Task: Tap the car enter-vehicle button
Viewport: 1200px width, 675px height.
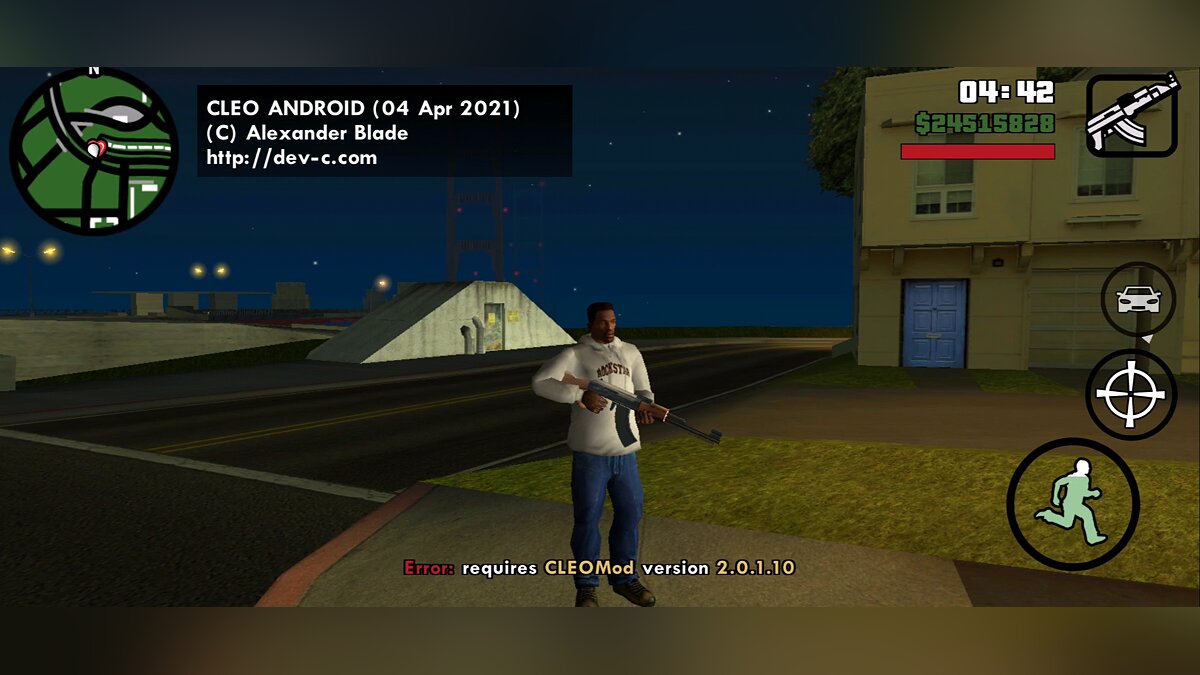Action: pos(1138,299)
